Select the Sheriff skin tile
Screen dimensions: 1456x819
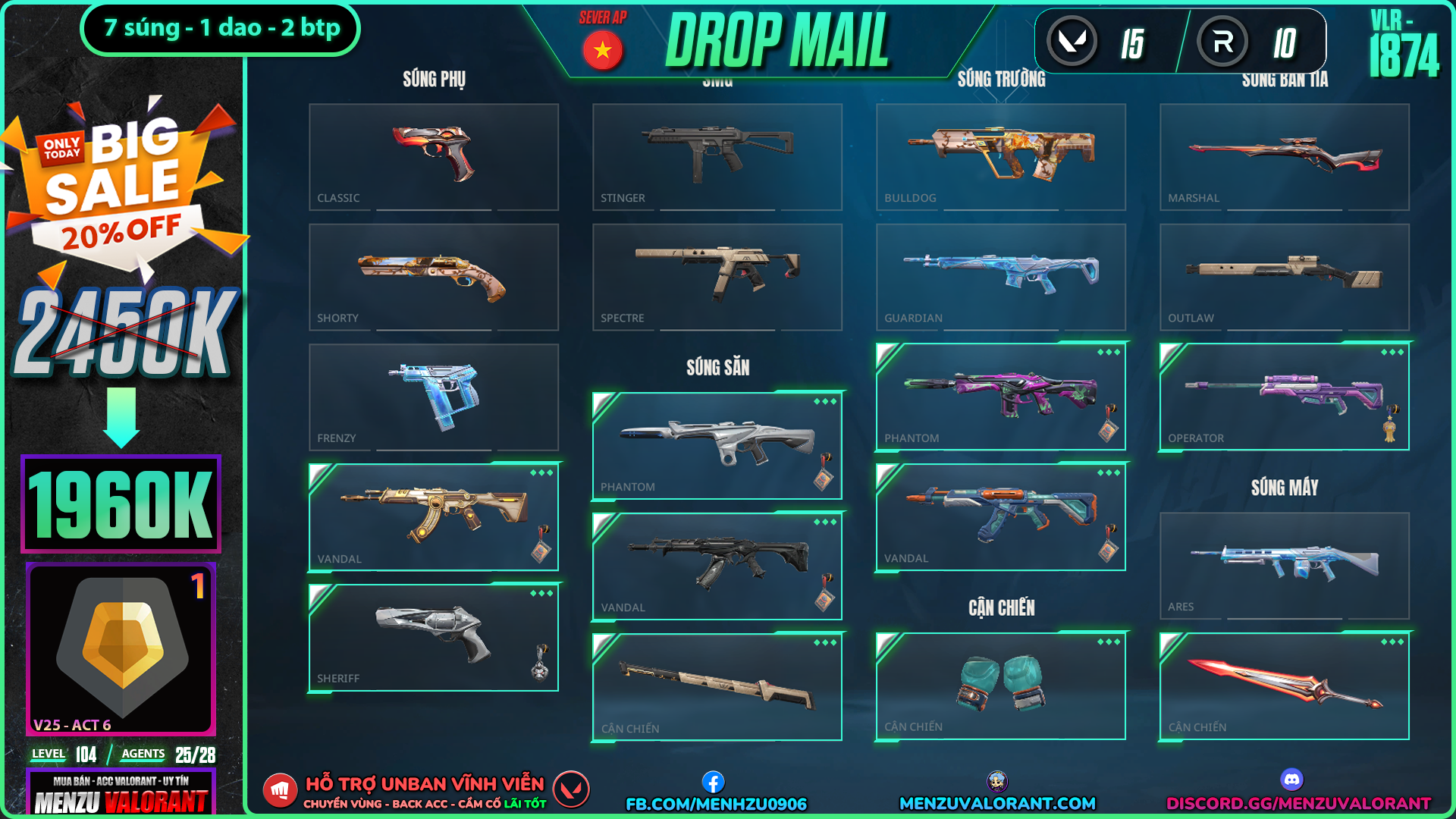[433, 638]
